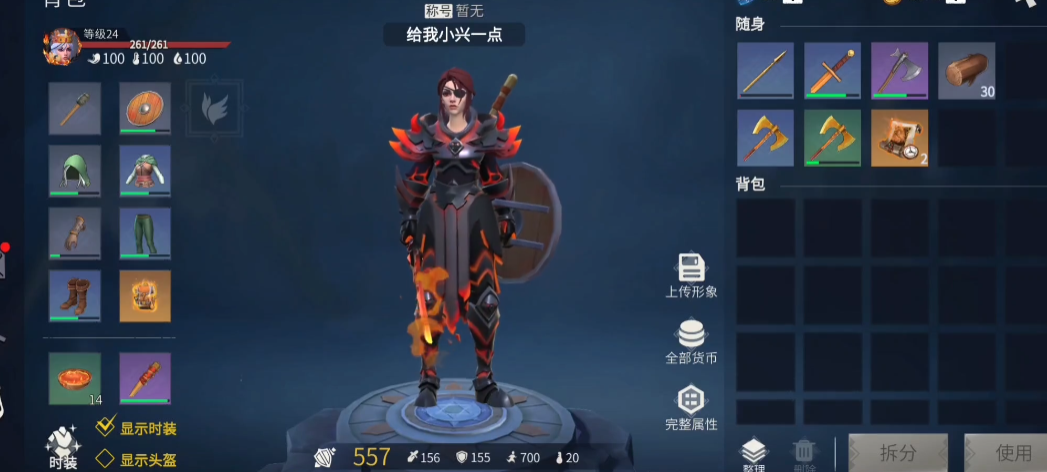Select the round wooden shield slot

(x=145, y=108)
